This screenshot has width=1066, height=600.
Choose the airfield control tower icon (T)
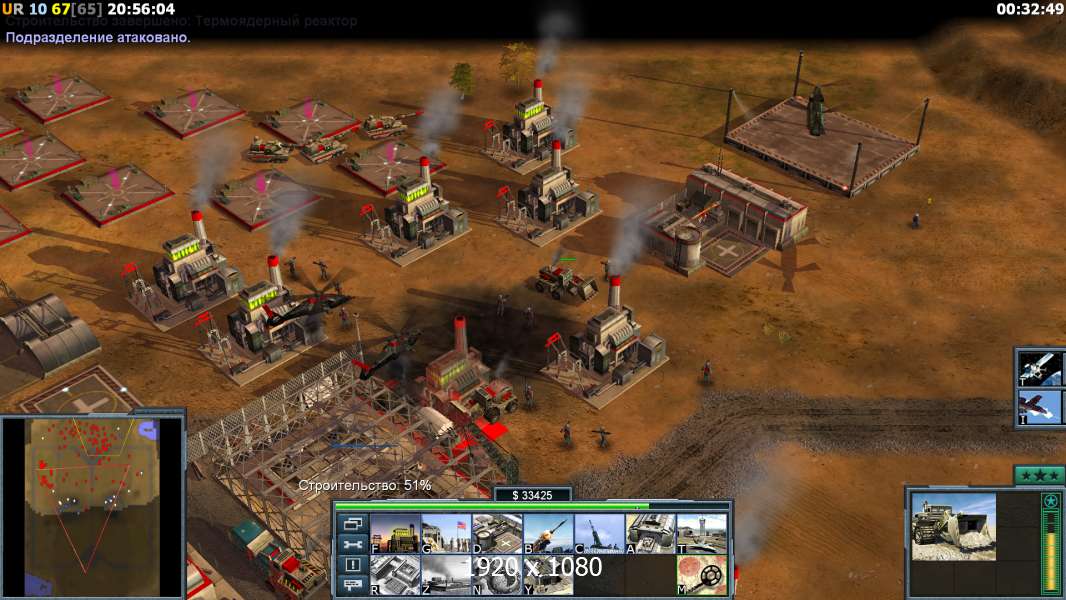coord(702,533)
